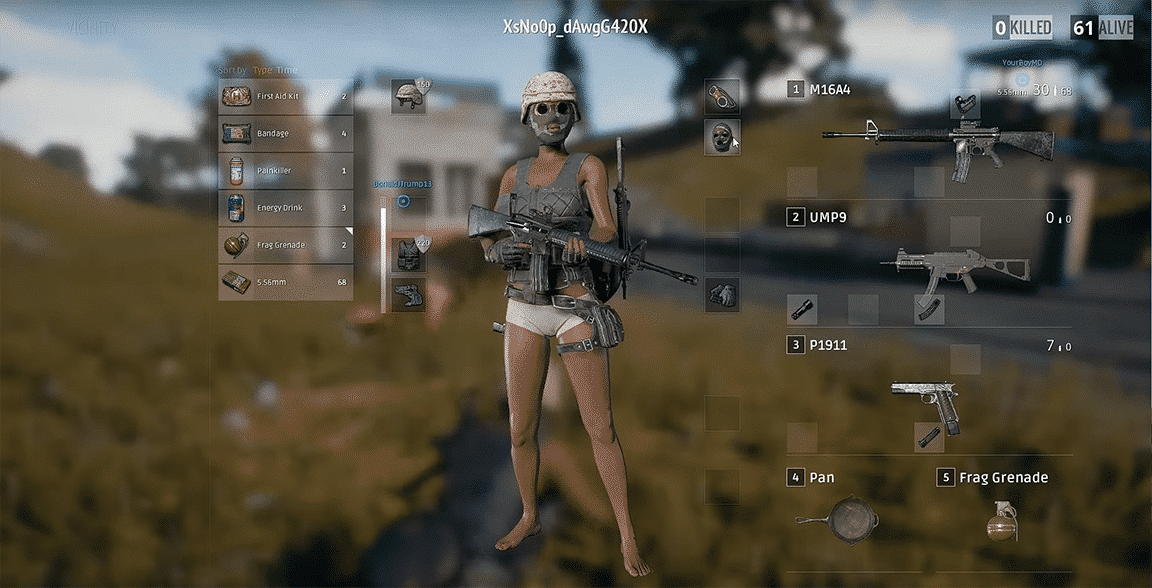The image size is (1152, 588).
Task: Click the equipped face mask slot
Action: (x=721, y=137)
